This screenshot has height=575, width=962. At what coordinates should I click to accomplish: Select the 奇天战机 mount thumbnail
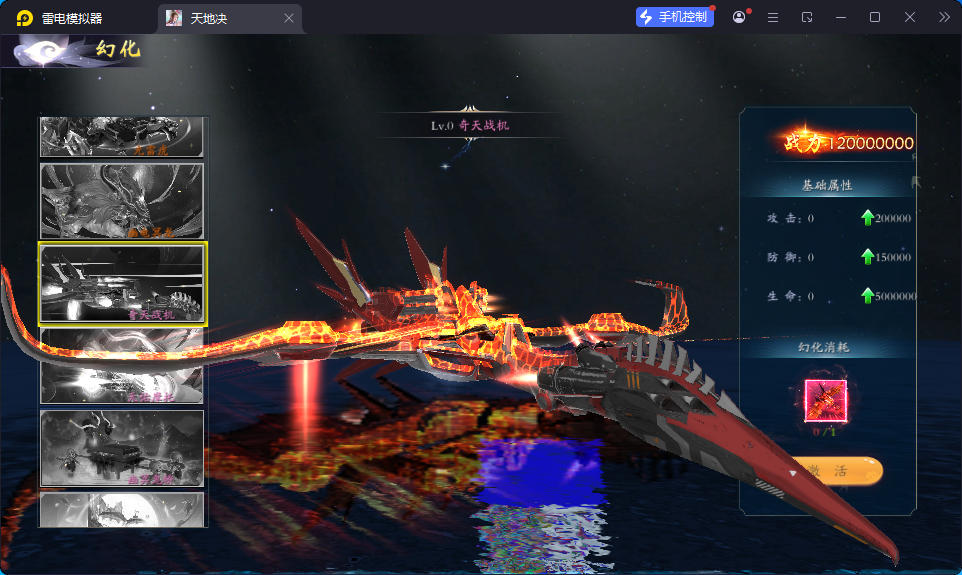tap(122, 284)
